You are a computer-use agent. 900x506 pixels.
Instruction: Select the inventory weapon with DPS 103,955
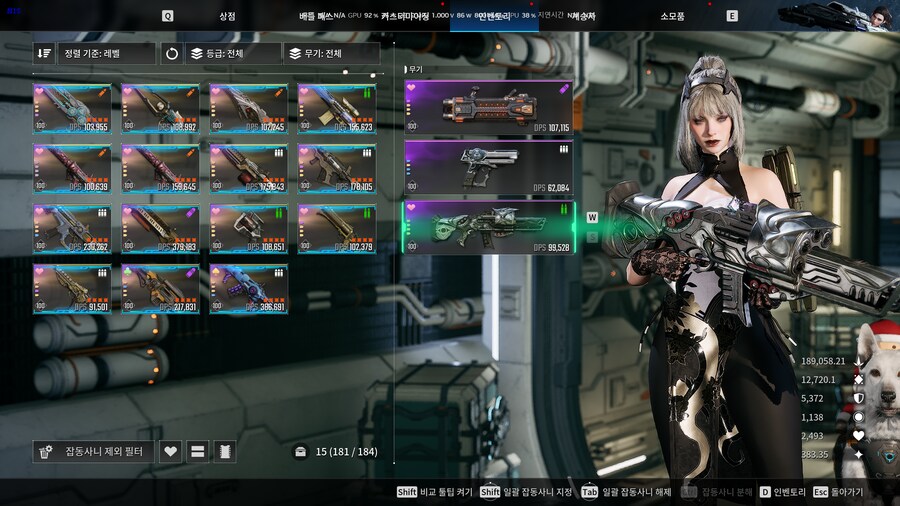[x=72, y=109]
